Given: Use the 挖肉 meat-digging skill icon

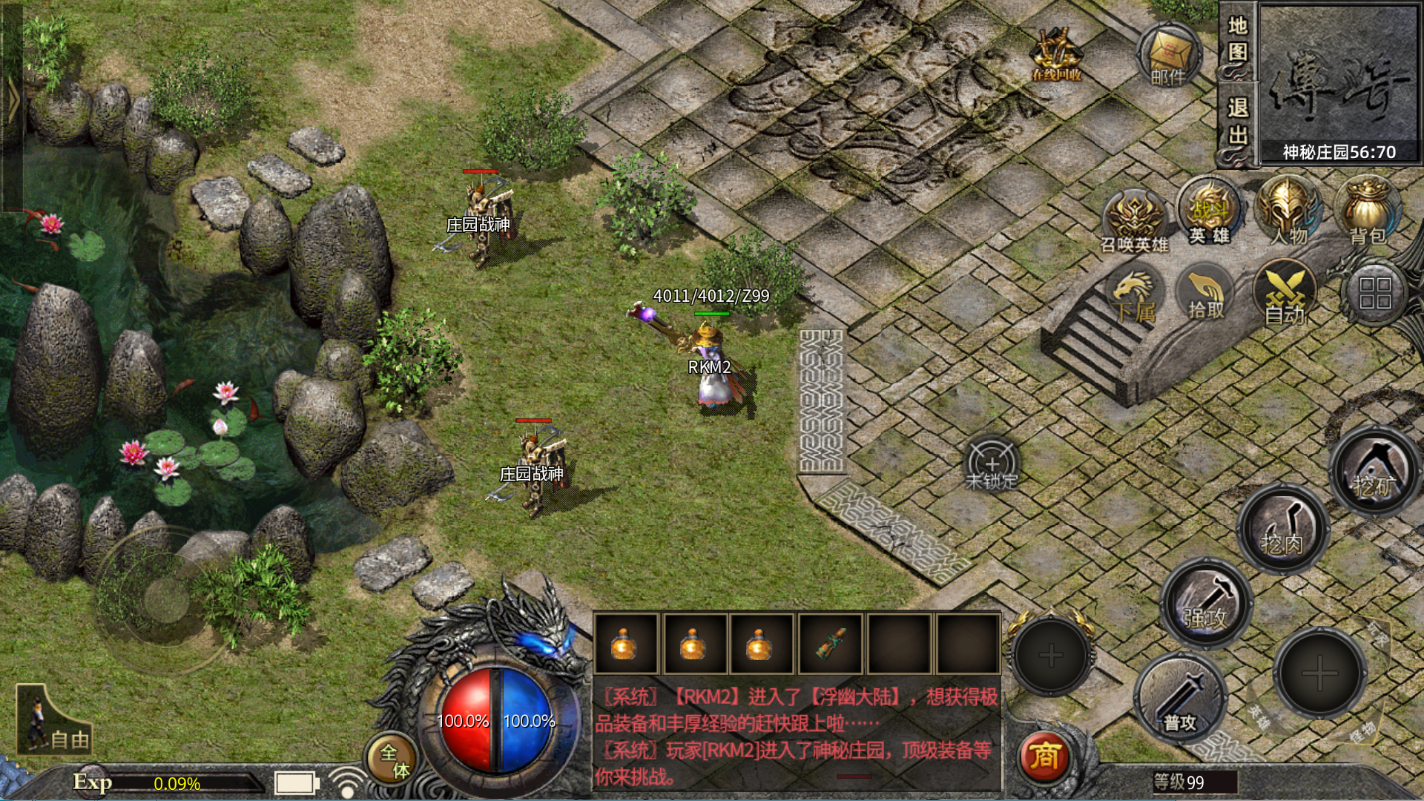Looking at the screenshot, I should [1286, 525].
